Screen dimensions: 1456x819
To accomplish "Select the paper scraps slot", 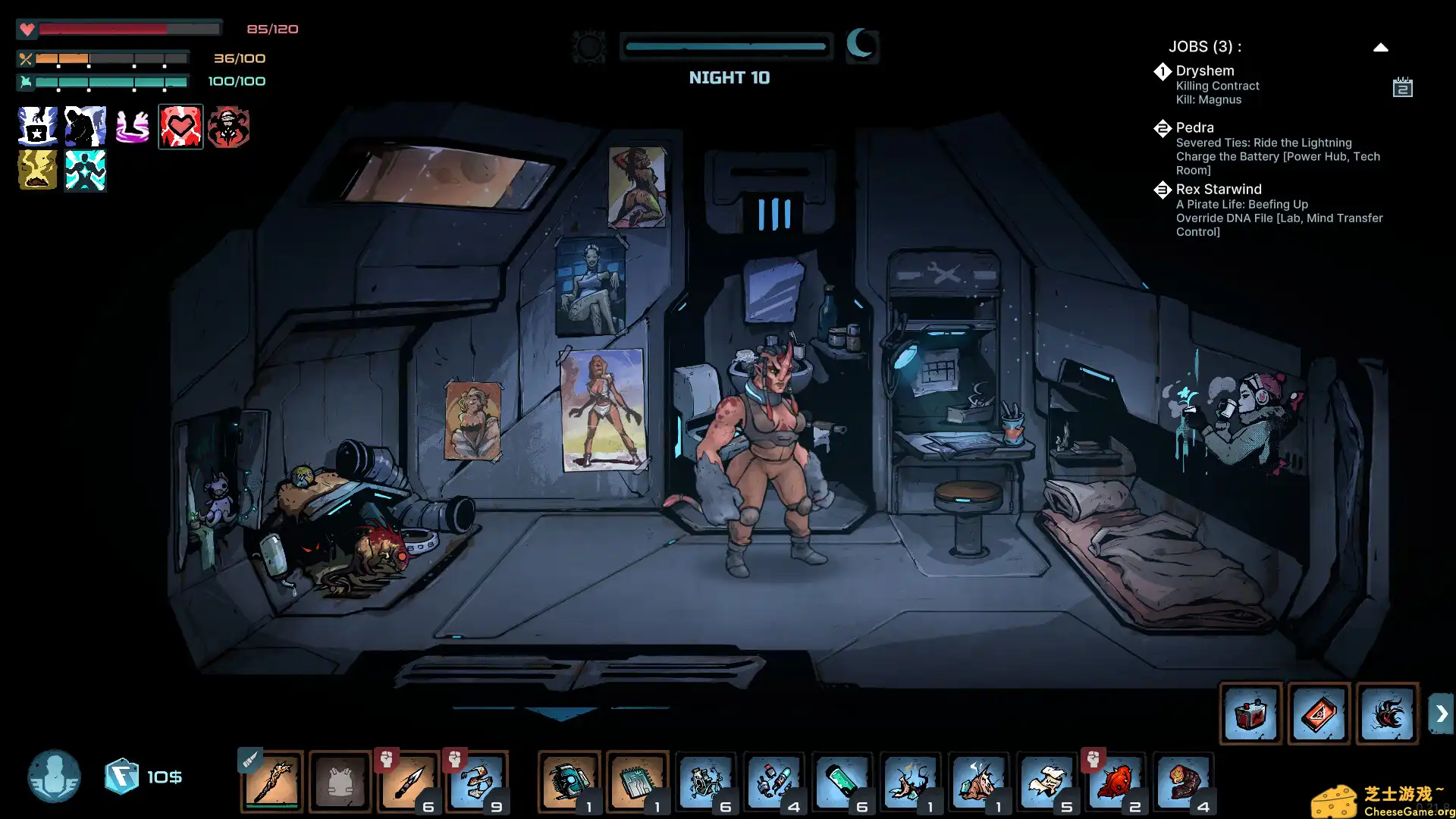I will [x=1046, y=781].
